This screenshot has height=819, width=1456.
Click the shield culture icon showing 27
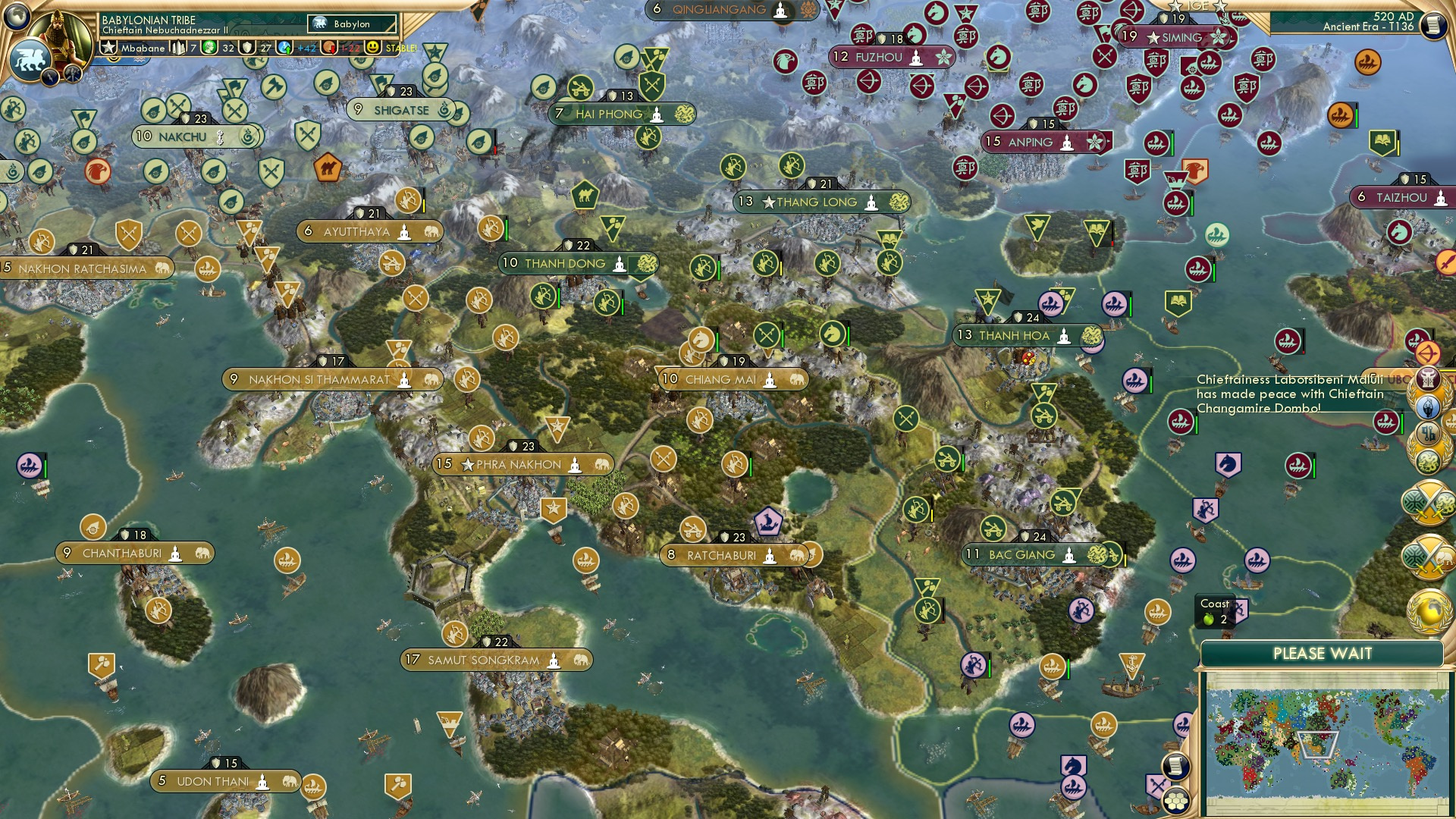pos(246,47)
